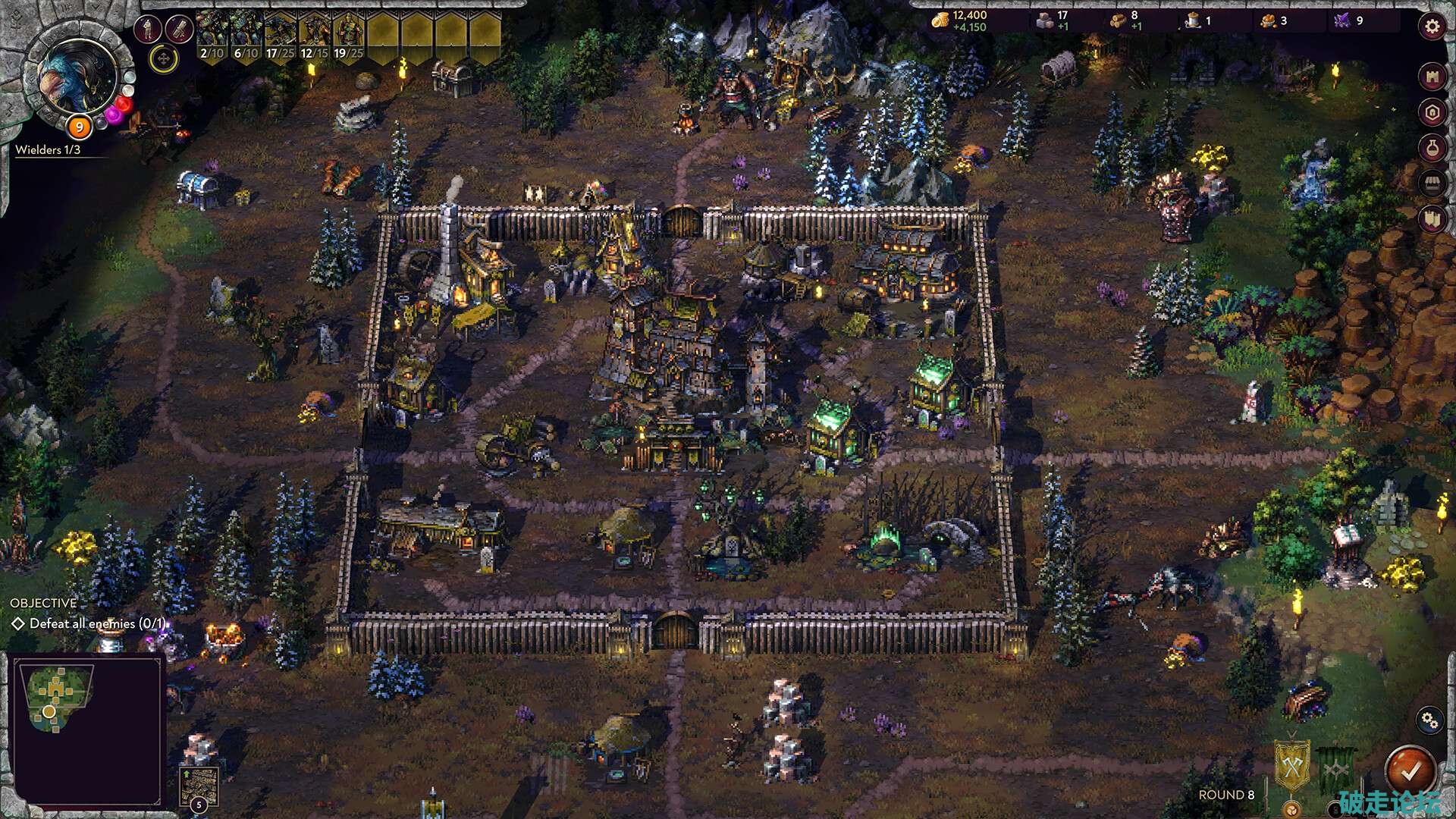Screen dimensions: 1456x819
Task: Open the market stall button
Action: pos(1432,184)
